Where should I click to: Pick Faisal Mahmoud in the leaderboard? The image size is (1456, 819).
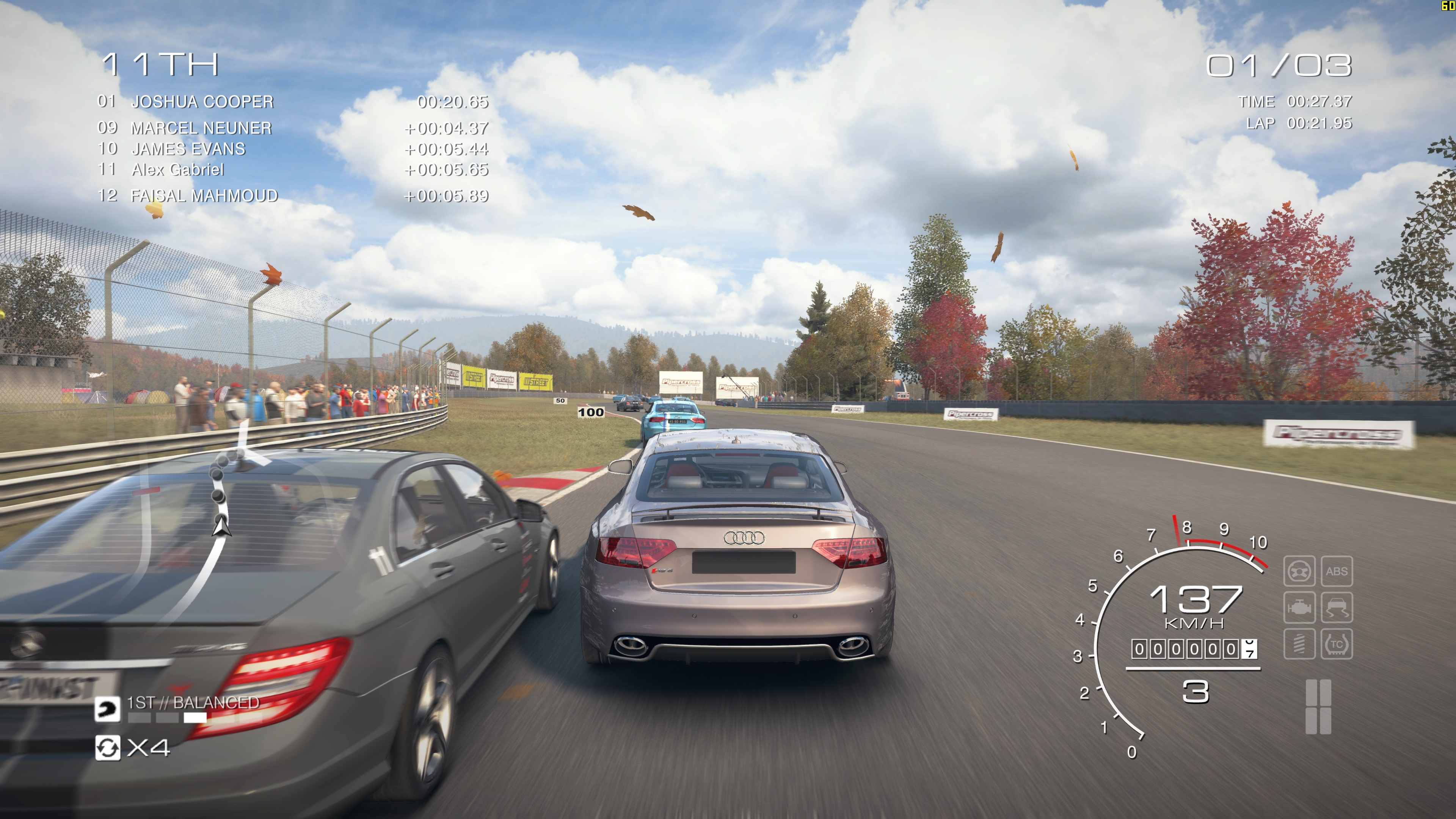[x=204, y=196]
